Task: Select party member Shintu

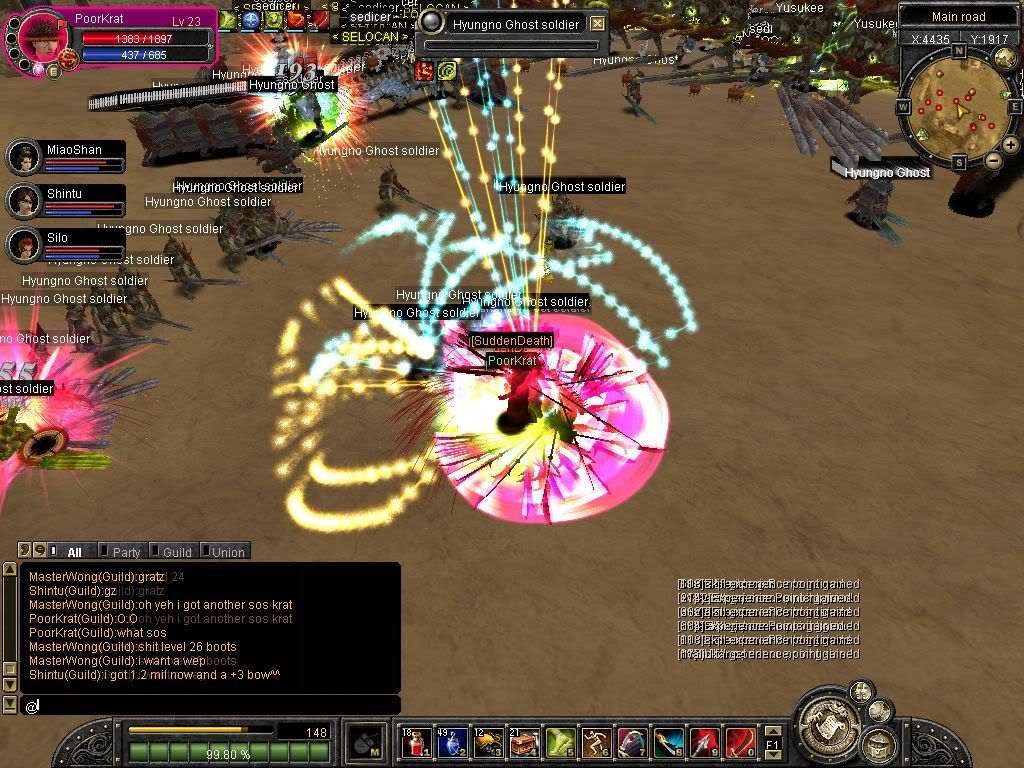Action: click(24, 200)
